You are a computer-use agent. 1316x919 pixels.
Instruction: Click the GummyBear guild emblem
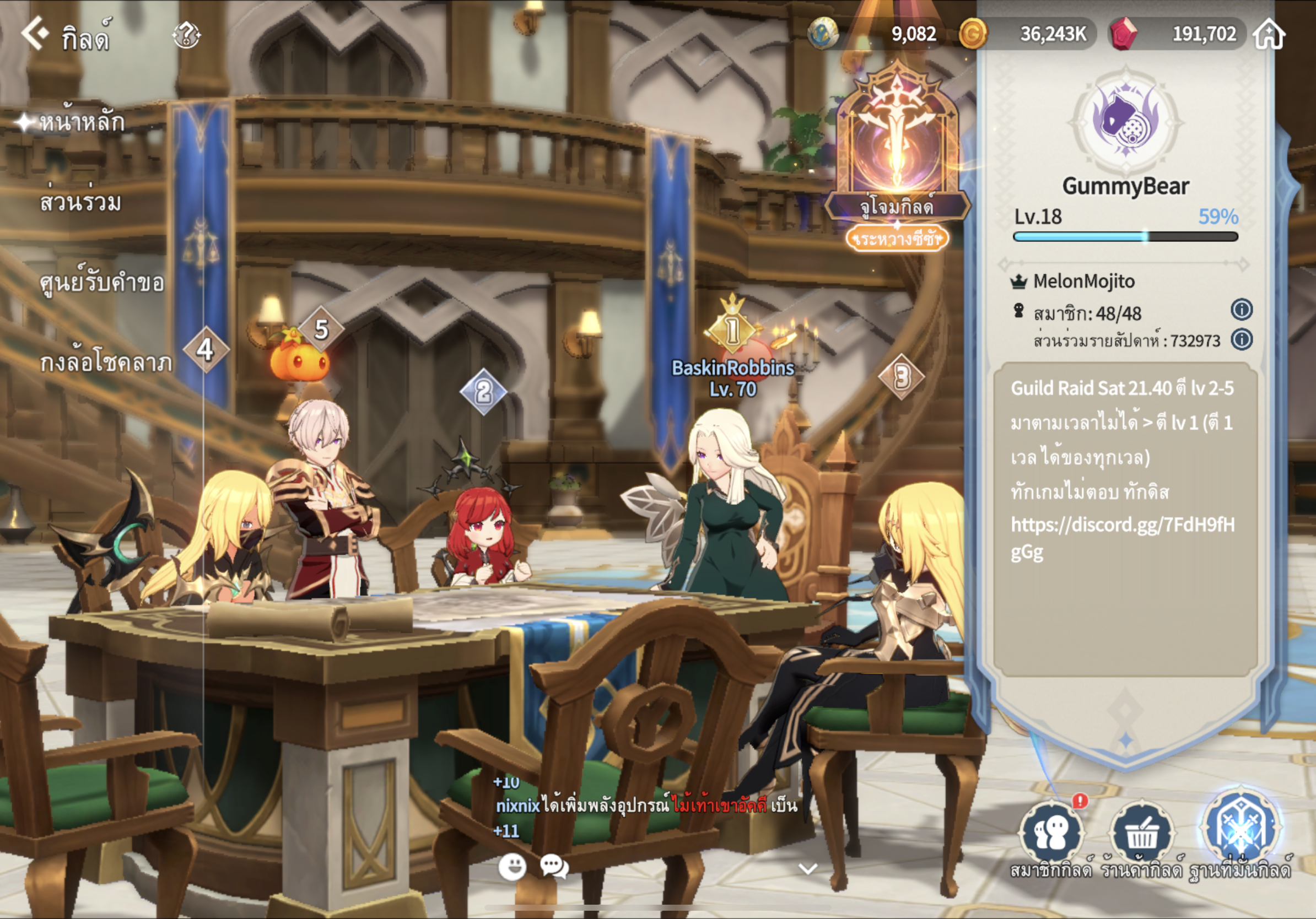click(1126, 121)
